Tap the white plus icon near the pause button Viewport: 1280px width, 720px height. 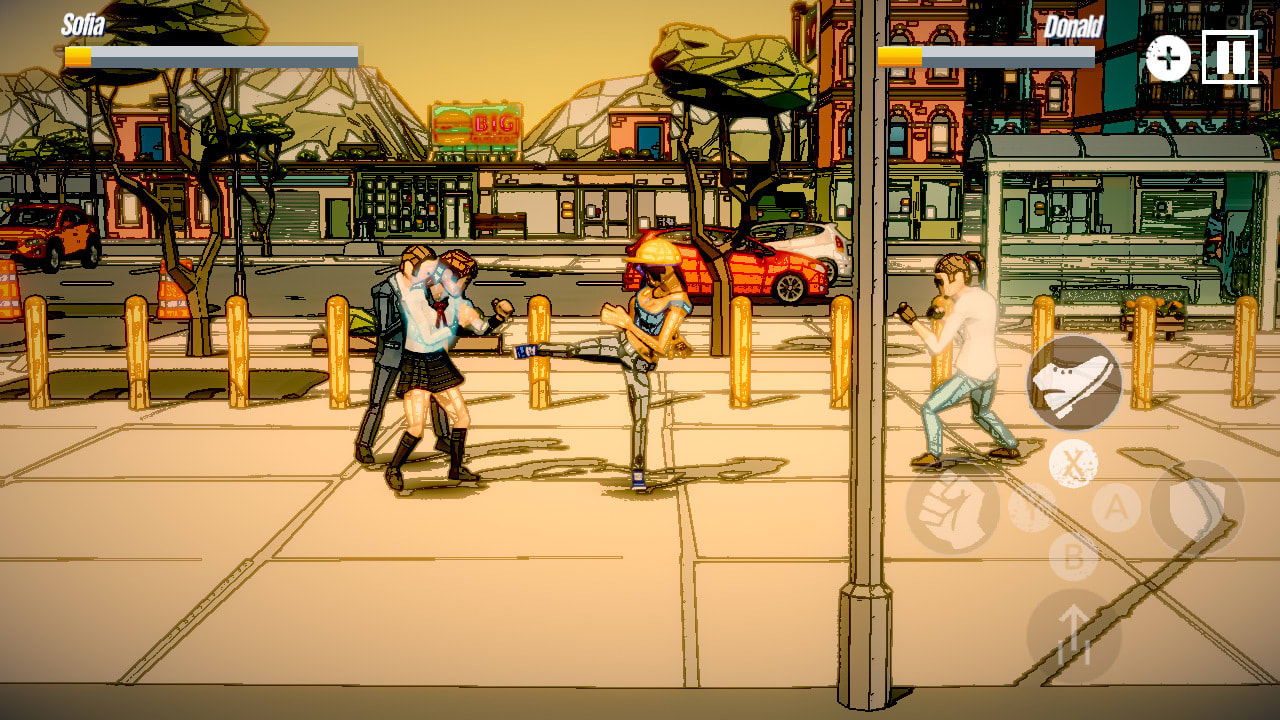[x=1167, y=58]
